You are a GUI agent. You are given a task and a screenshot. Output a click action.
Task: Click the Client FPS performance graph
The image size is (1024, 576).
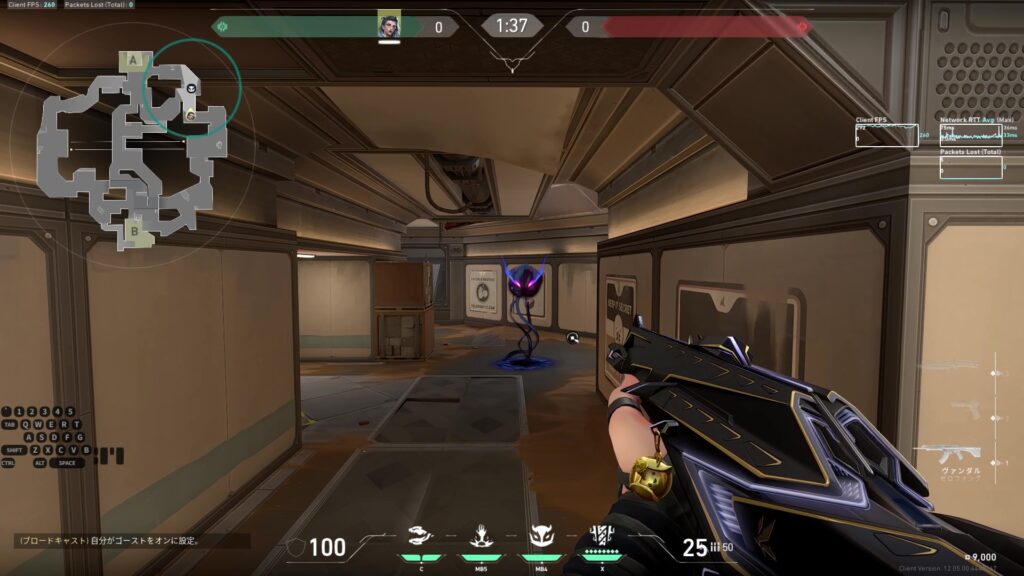886,136
